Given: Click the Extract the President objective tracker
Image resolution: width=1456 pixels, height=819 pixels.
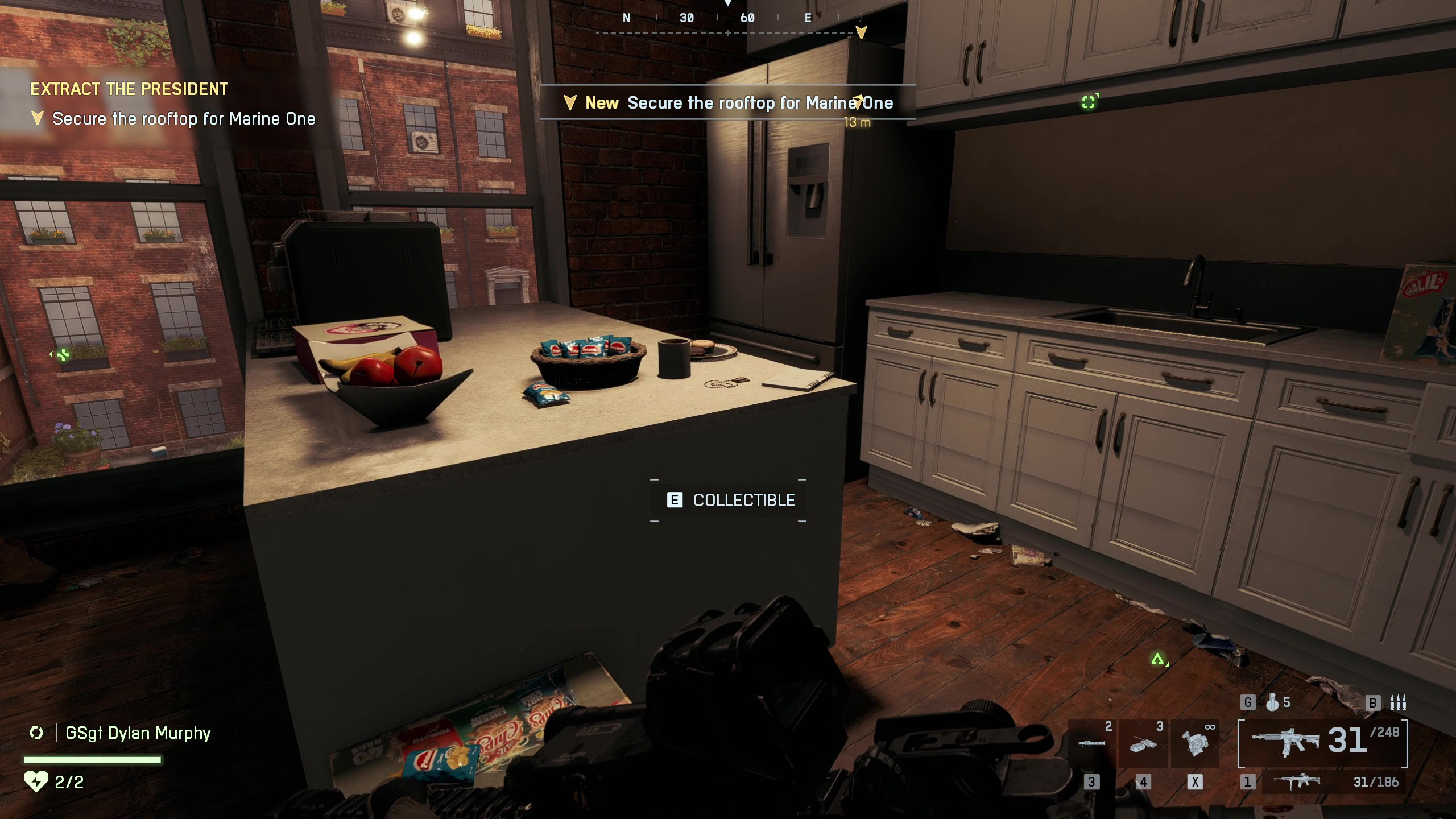Looking at the screenshot, I should [129, 89].
